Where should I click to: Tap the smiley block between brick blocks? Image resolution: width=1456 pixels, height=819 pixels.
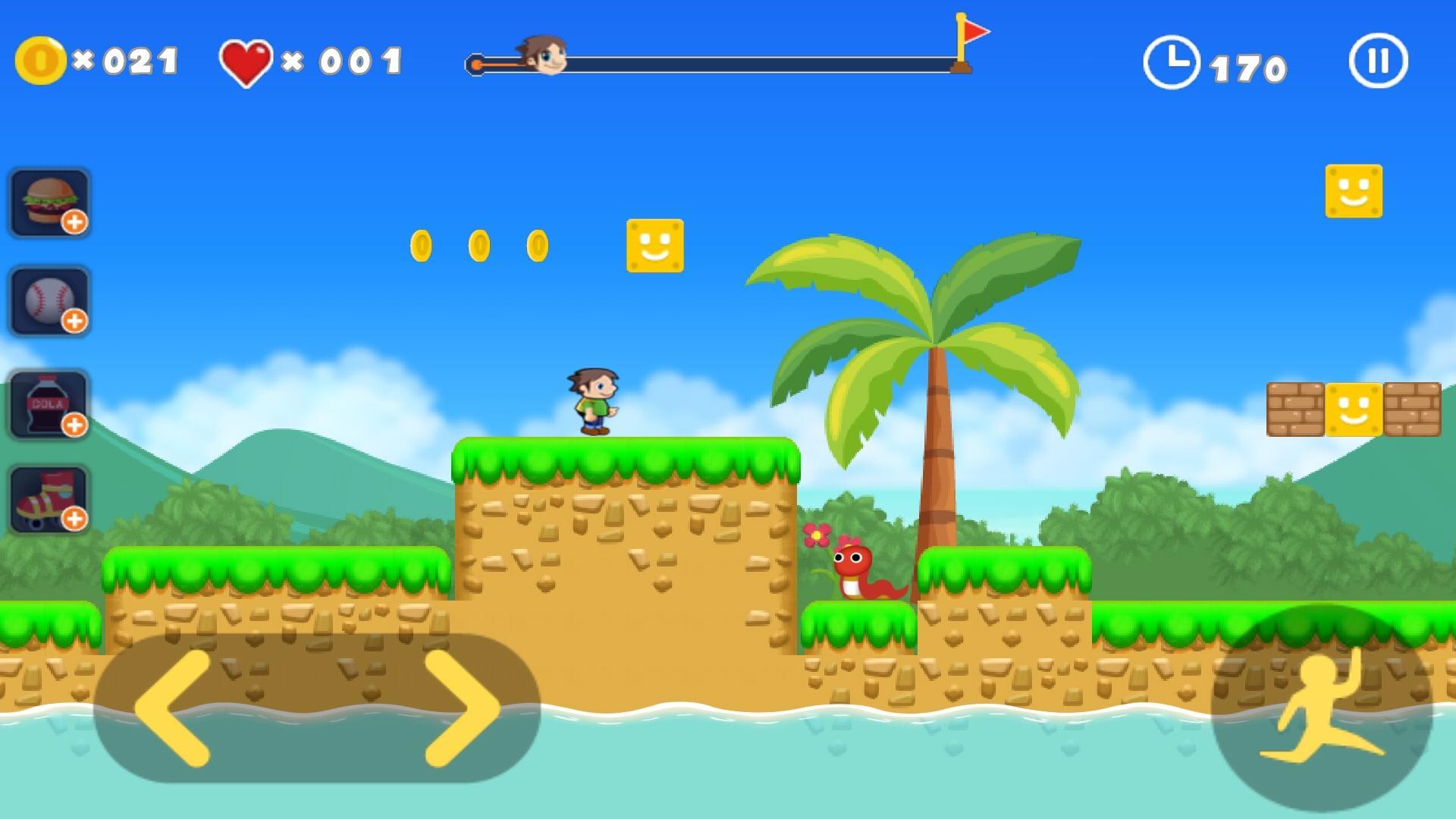[1355, 411]
